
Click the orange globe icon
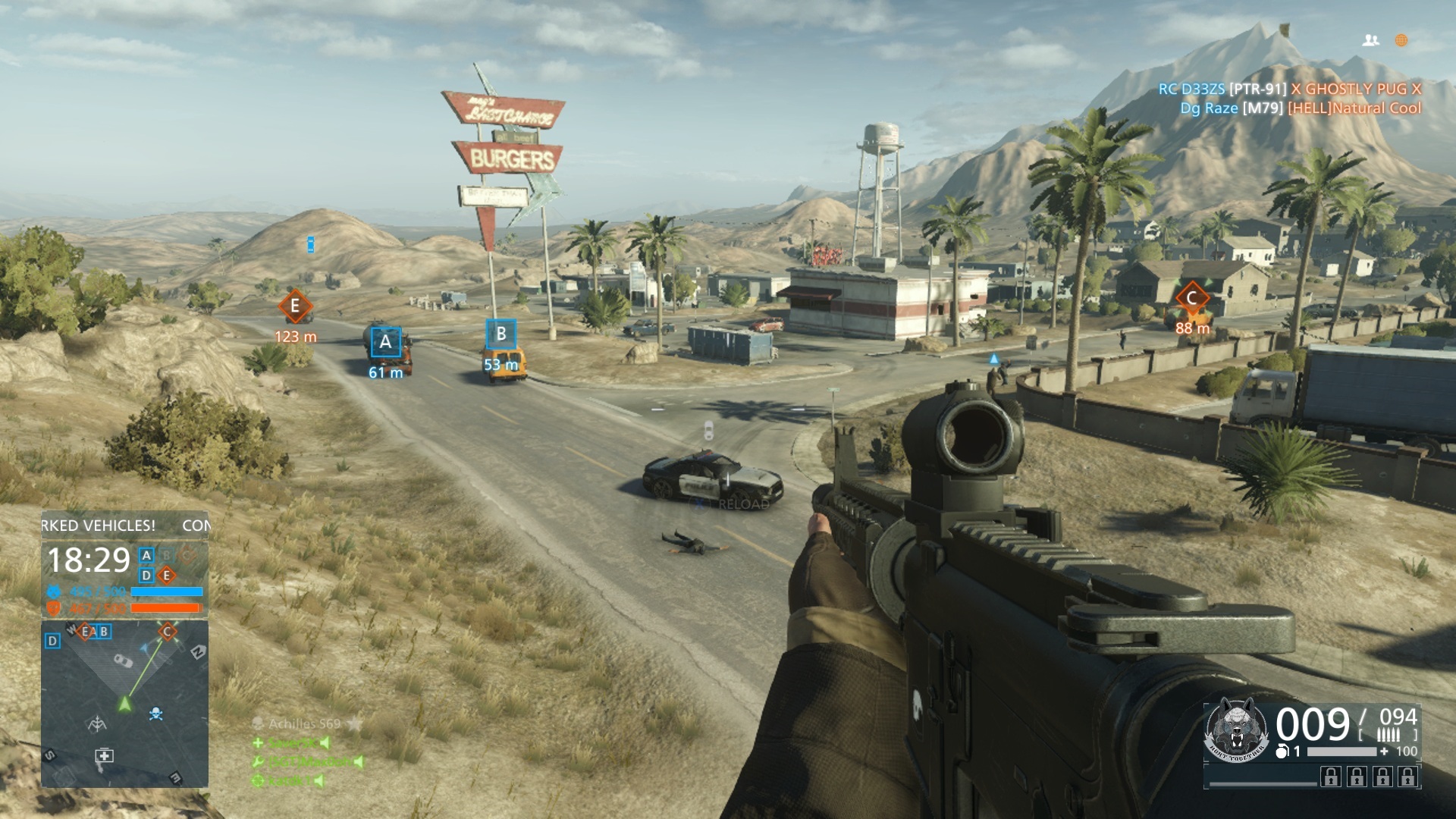[1401, 41]
